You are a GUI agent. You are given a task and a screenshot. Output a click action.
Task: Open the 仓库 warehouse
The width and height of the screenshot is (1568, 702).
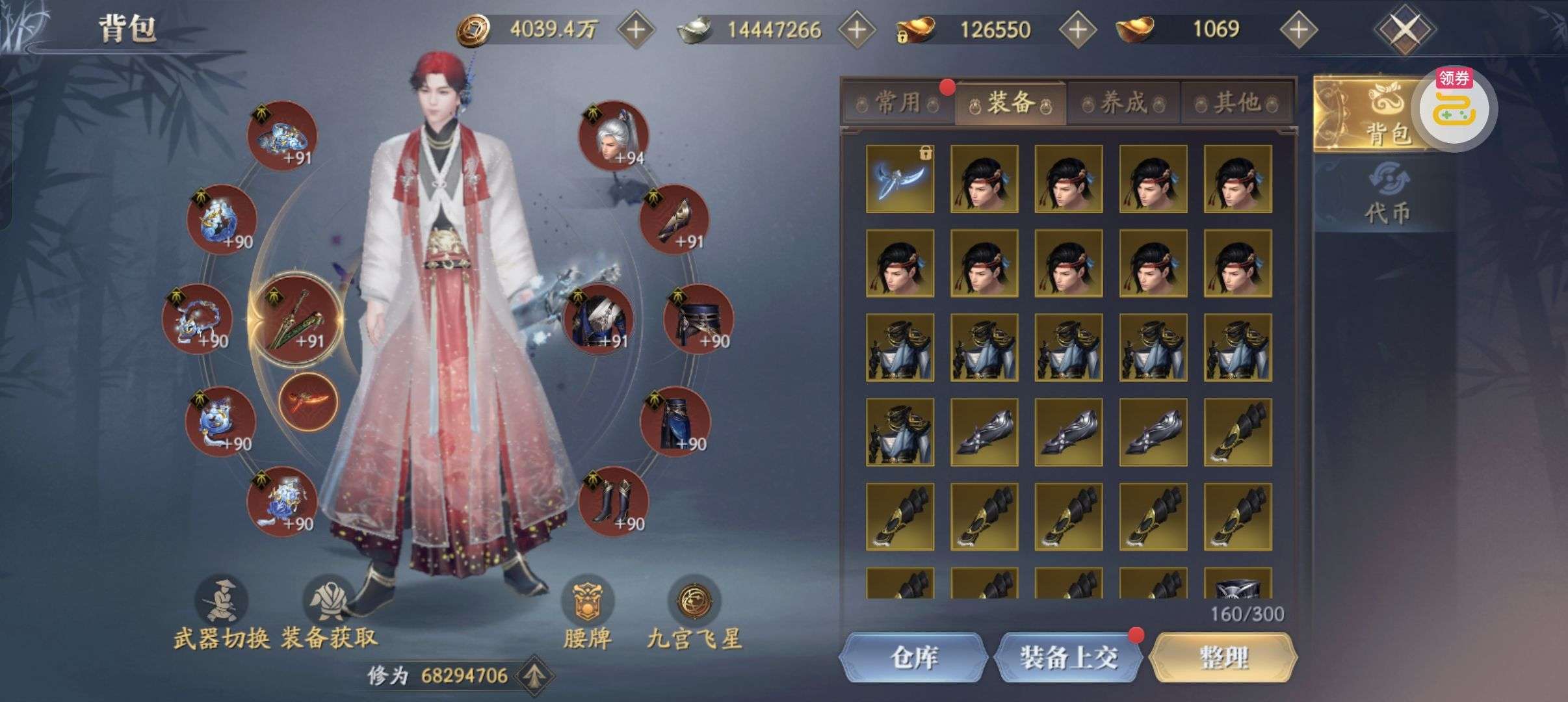(913, 657)
